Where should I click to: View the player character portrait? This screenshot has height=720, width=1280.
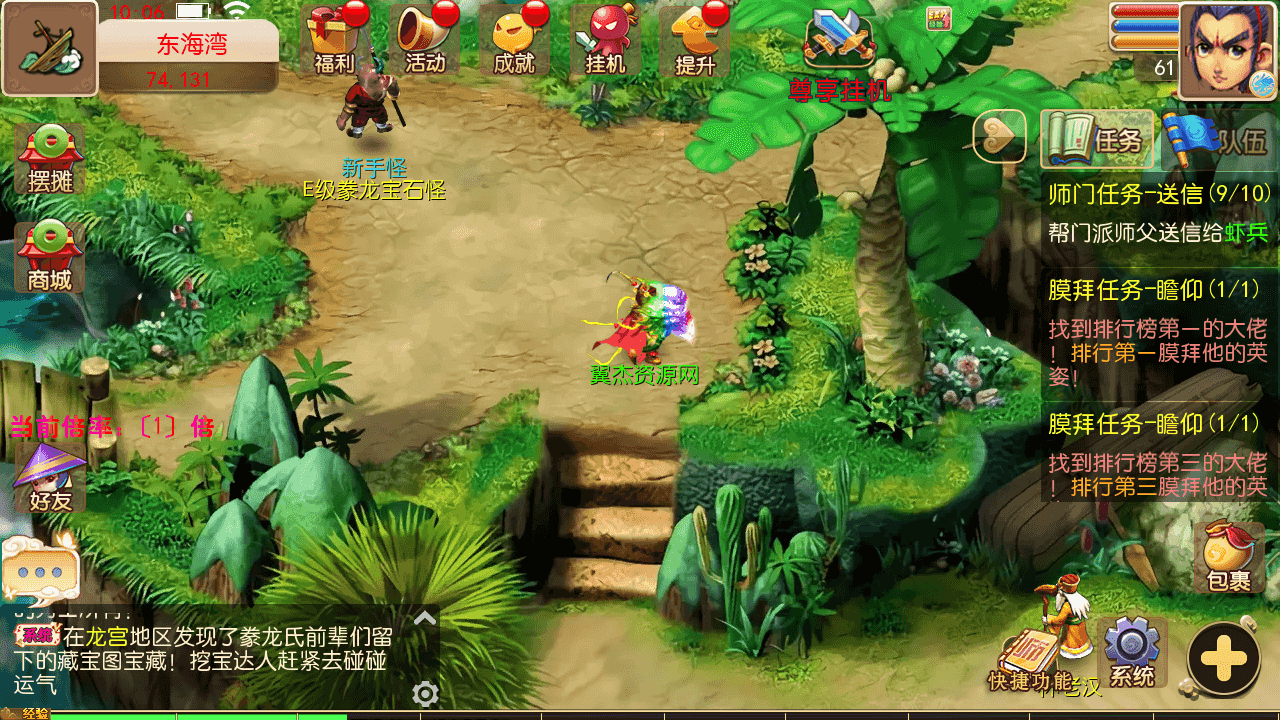1227,50
